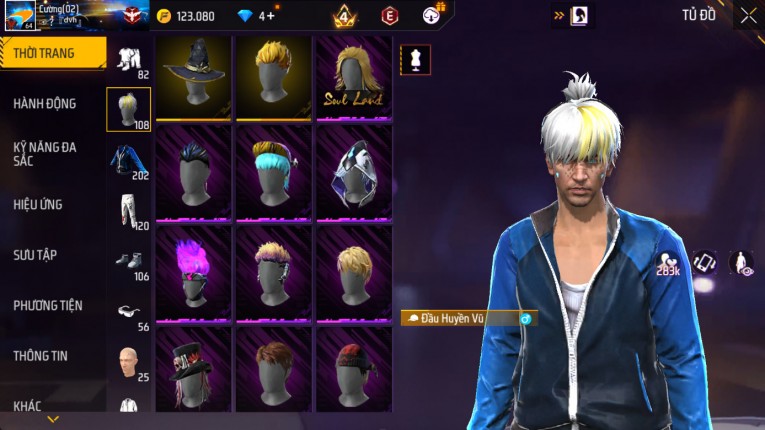
Task: Select the silver hooded mask item
Action: coord(354,175)
